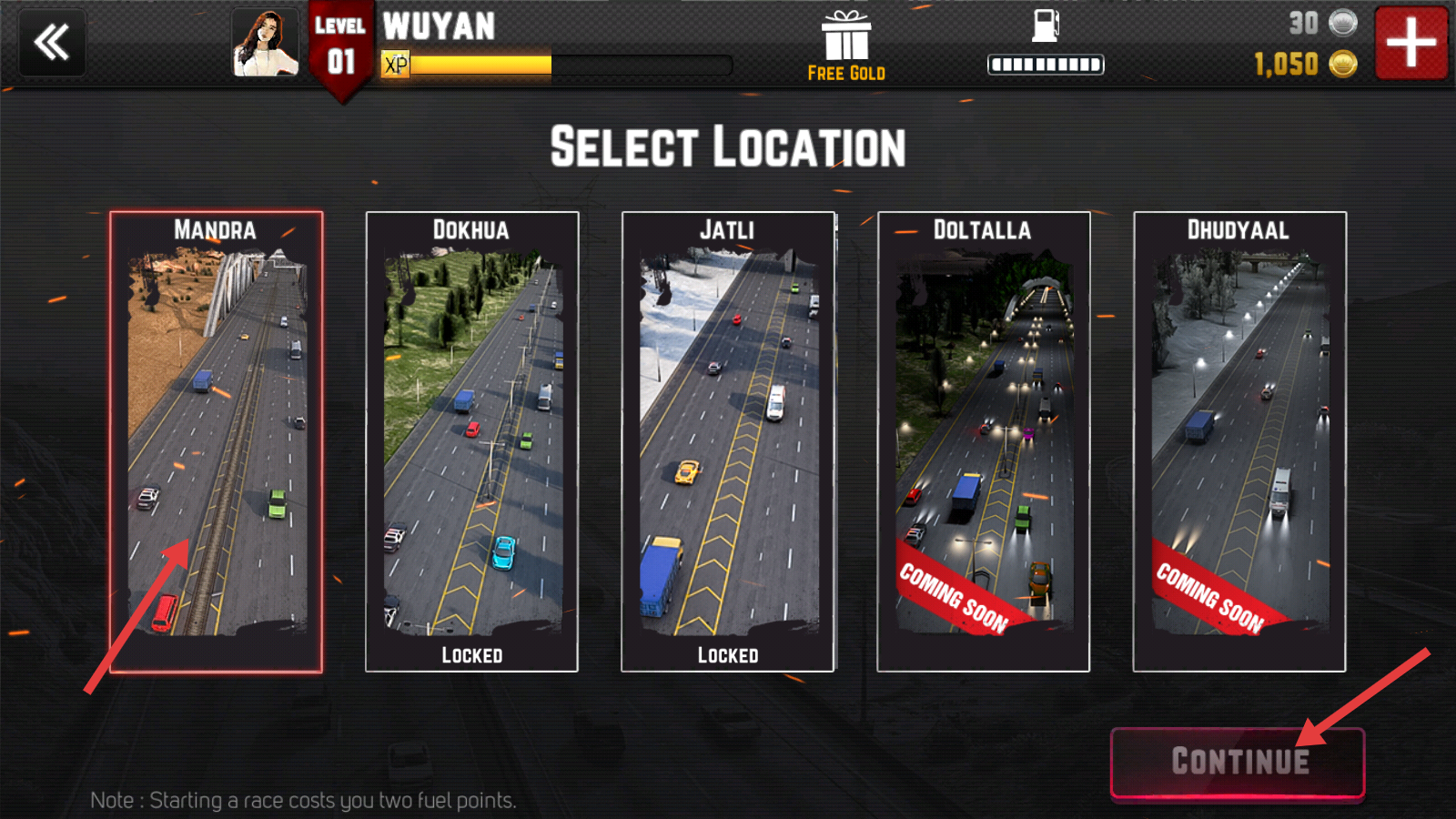Open the red plus currency button
The height and width of the screenshot is (819, 1456).
1410,43
